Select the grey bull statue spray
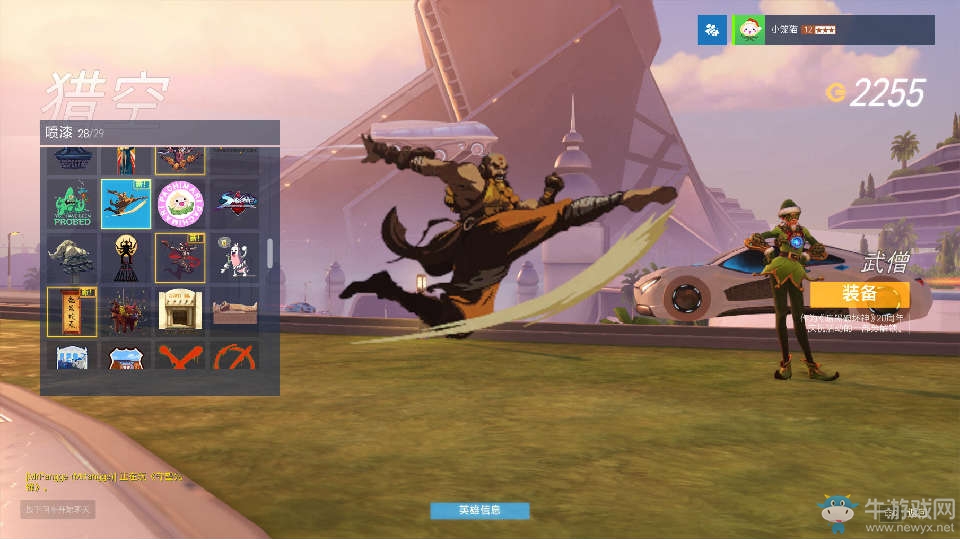 [72, 258]
